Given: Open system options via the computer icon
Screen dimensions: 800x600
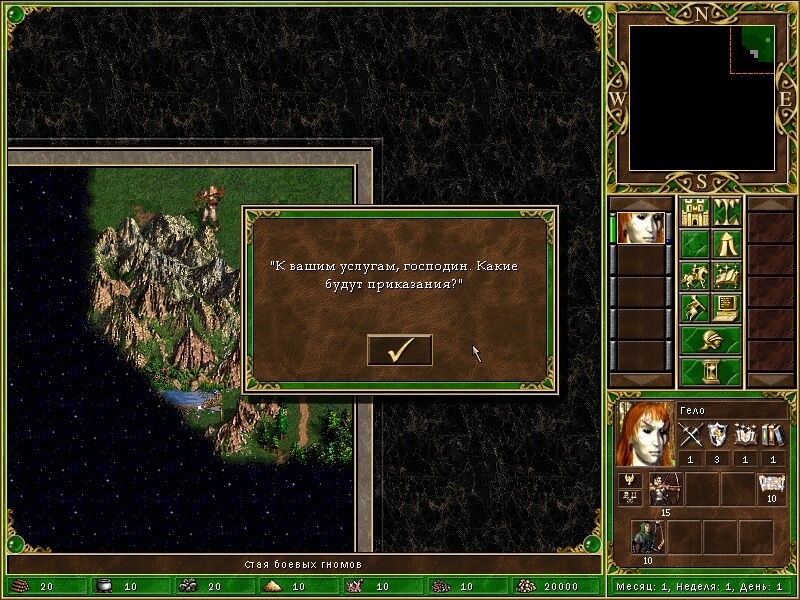Looking at the screenshot, I should coord(726,307).
